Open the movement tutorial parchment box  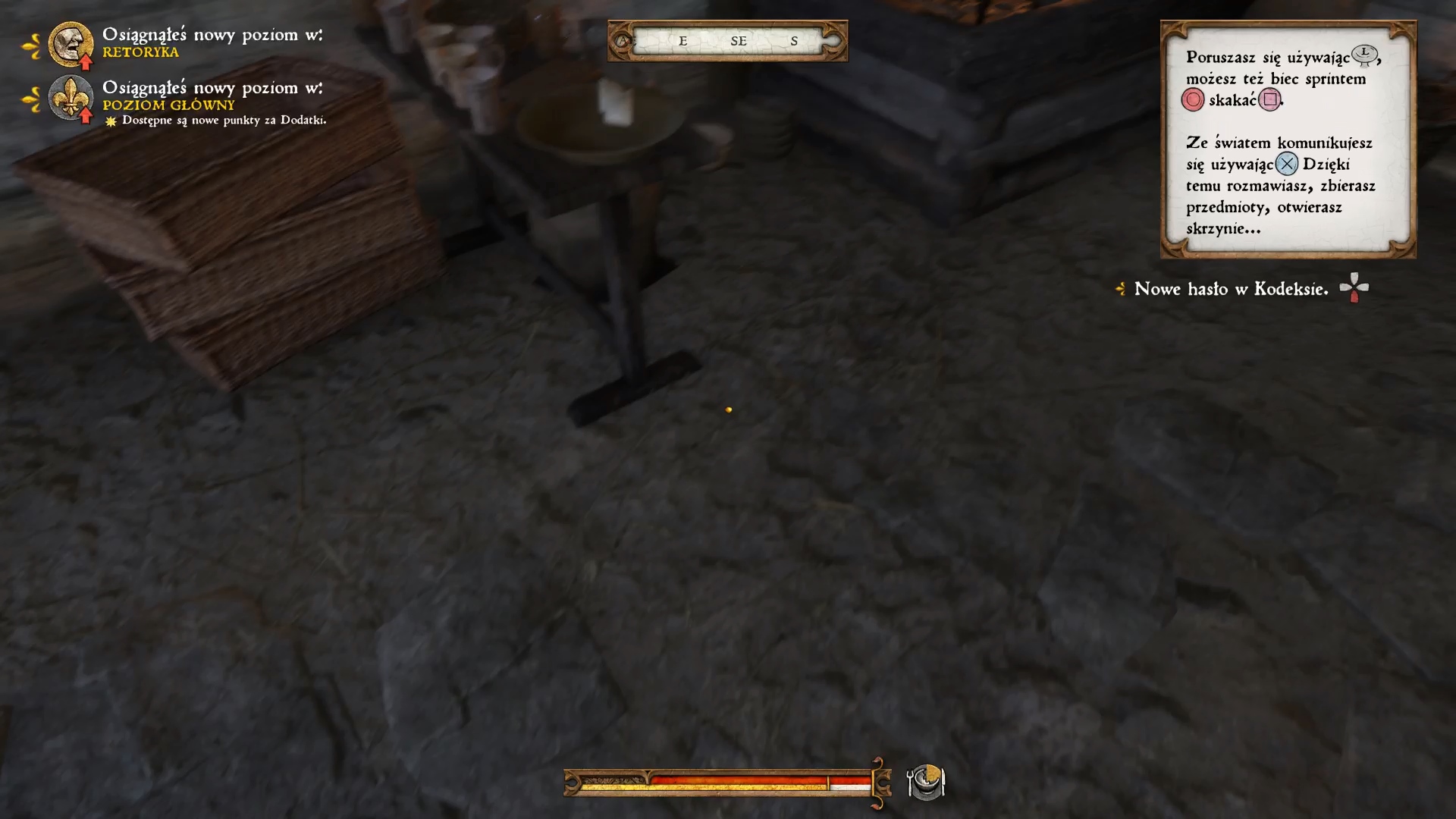point(1288,140)
